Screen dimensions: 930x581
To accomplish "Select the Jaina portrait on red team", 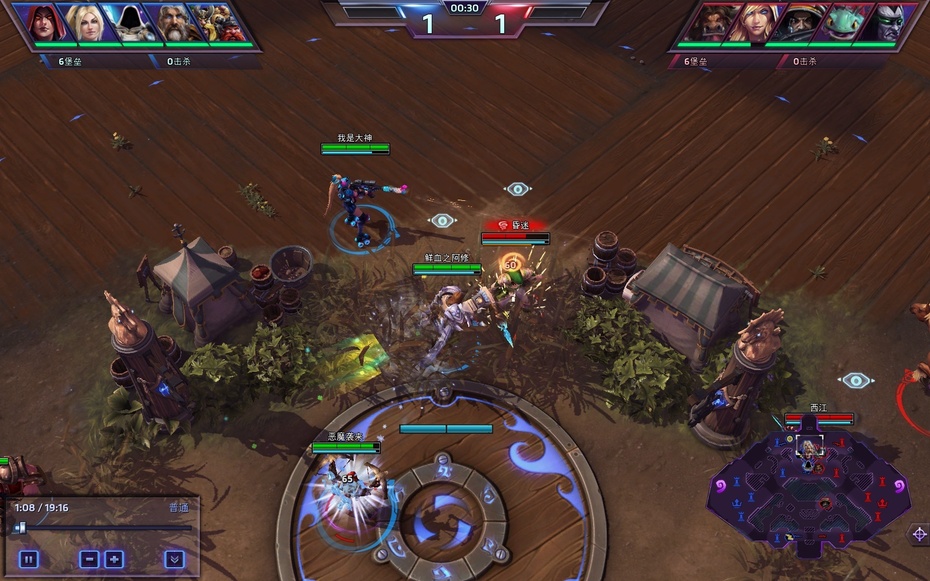I will click(x=755, y=23).
